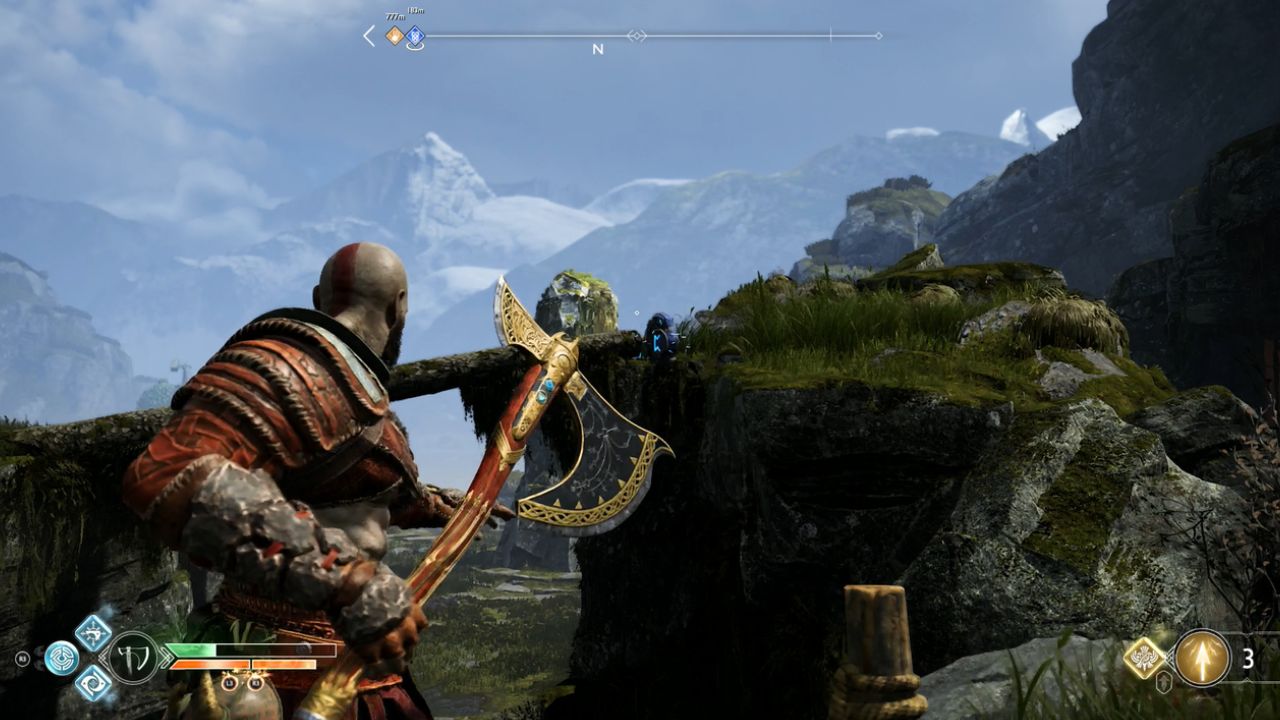
Task: Click the orange diamond compass objective marker
Action: pos(395,36)
